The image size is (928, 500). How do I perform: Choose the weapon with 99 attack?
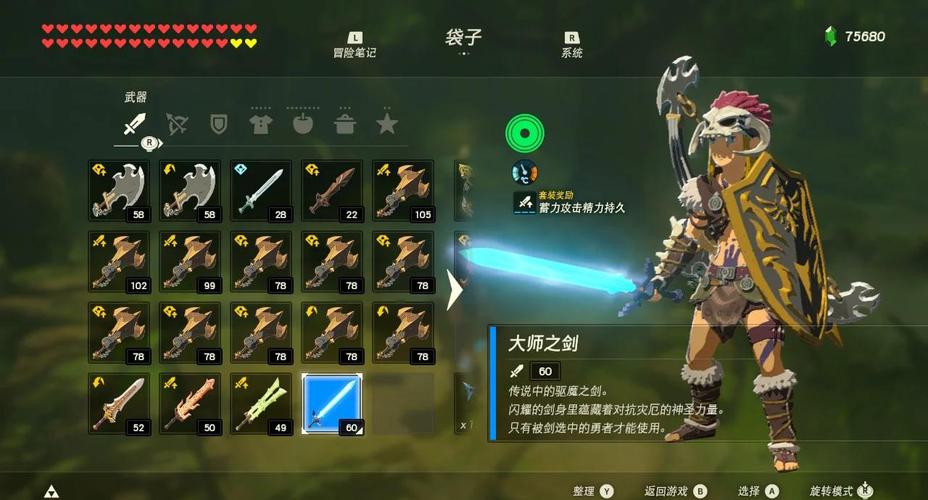[190, 261]
